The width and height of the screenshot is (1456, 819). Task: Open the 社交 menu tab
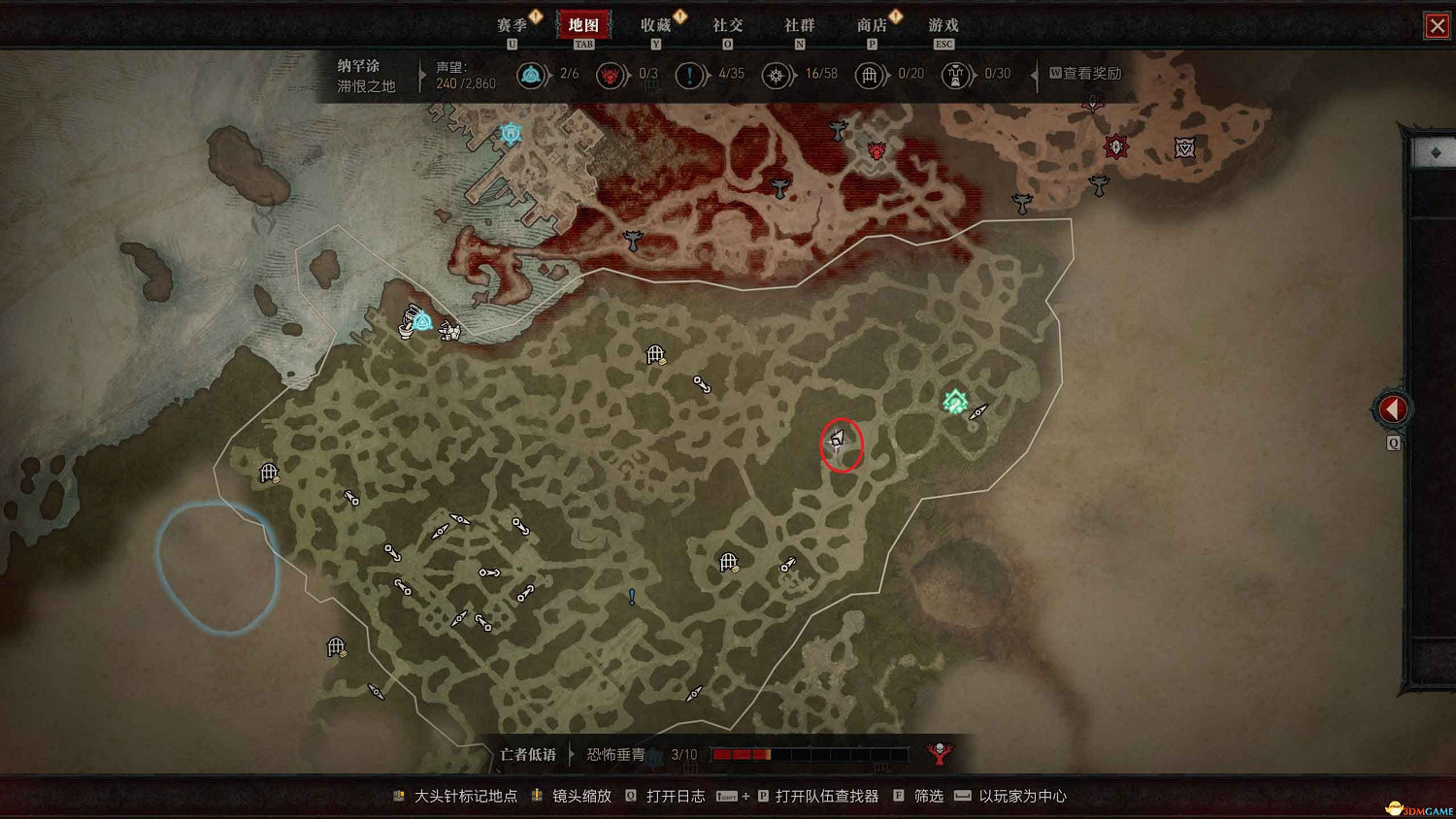[727, 25]
